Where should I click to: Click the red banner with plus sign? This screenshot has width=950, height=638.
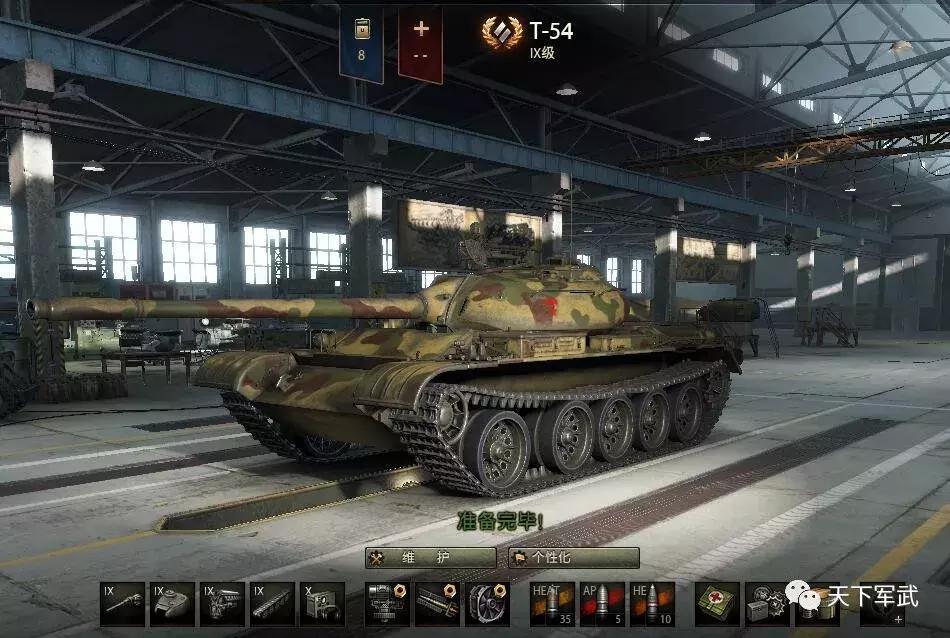(x=420, y=45)
